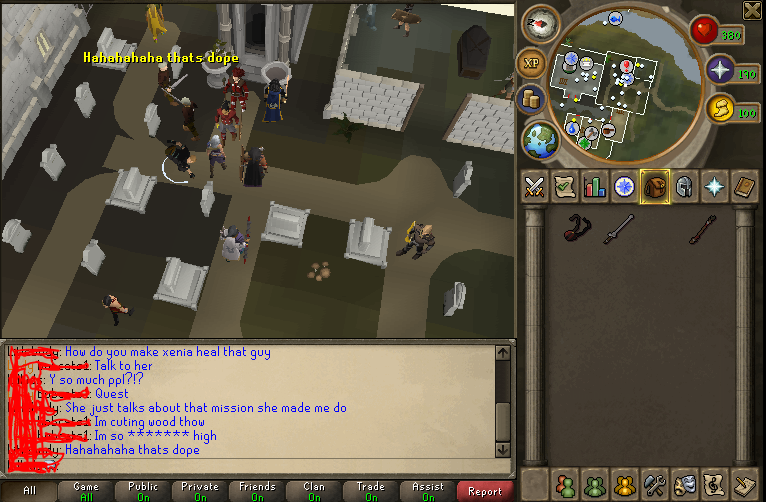Open the Prayer star tab
This screenshot has width=766, height=502.
point(715,187)
